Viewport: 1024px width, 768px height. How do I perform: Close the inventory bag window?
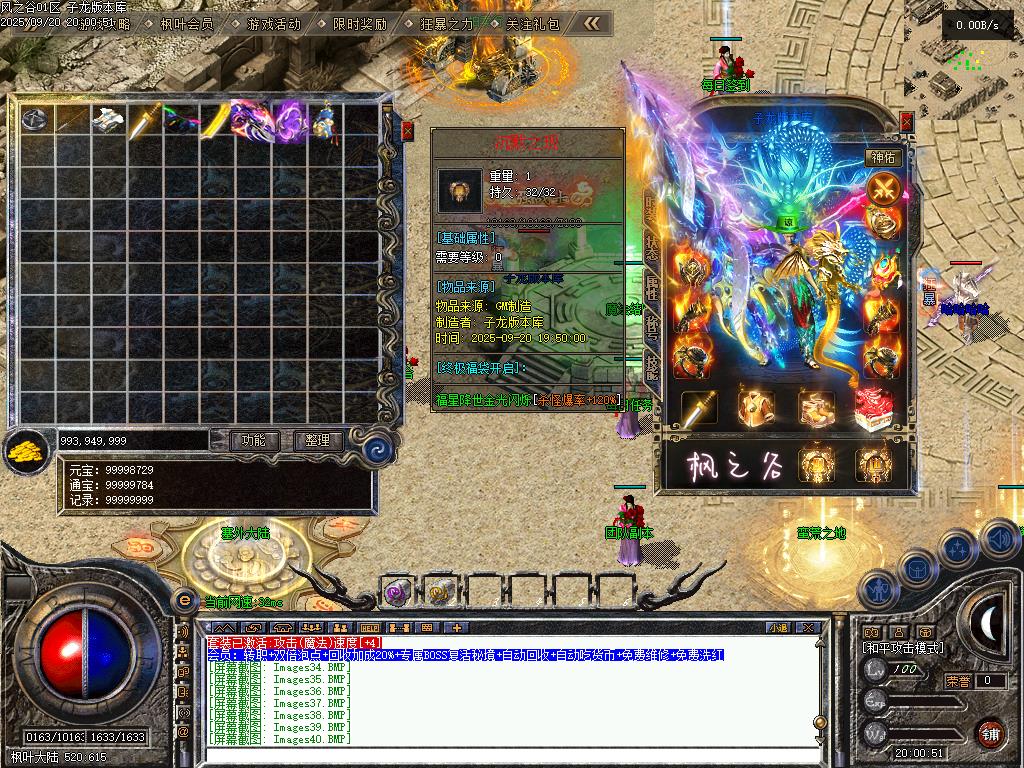(407, 130)
